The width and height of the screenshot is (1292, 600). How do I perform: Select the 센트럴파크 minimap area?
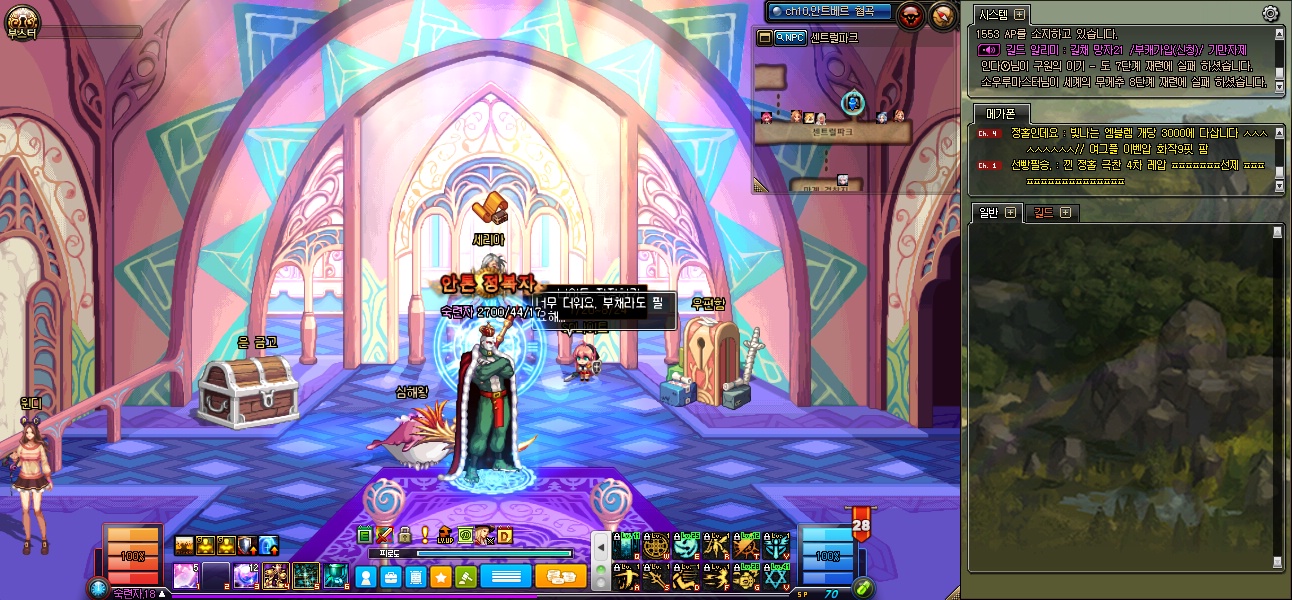point(832,131)
